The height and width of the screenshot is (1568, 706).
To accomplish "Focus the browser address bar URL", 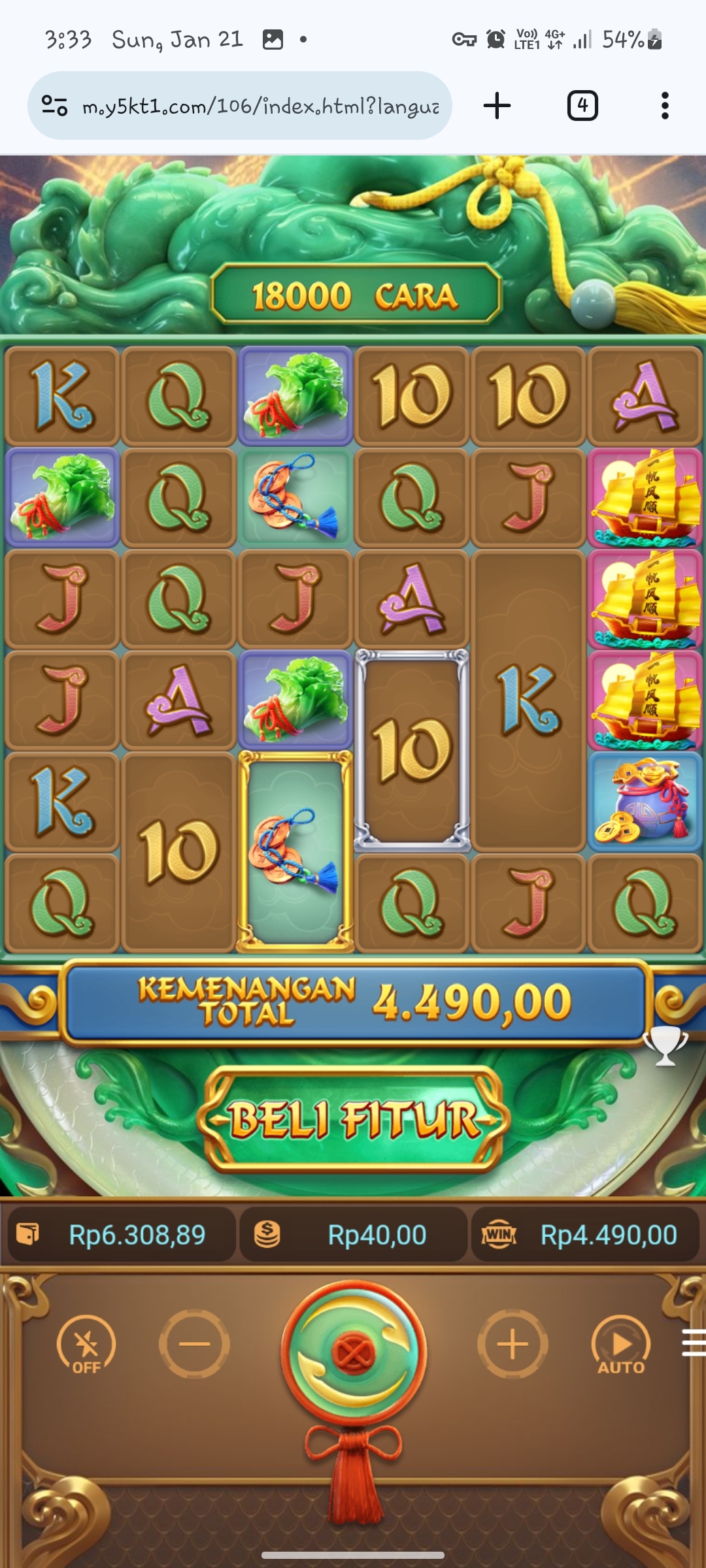I will tap(260, 106).
